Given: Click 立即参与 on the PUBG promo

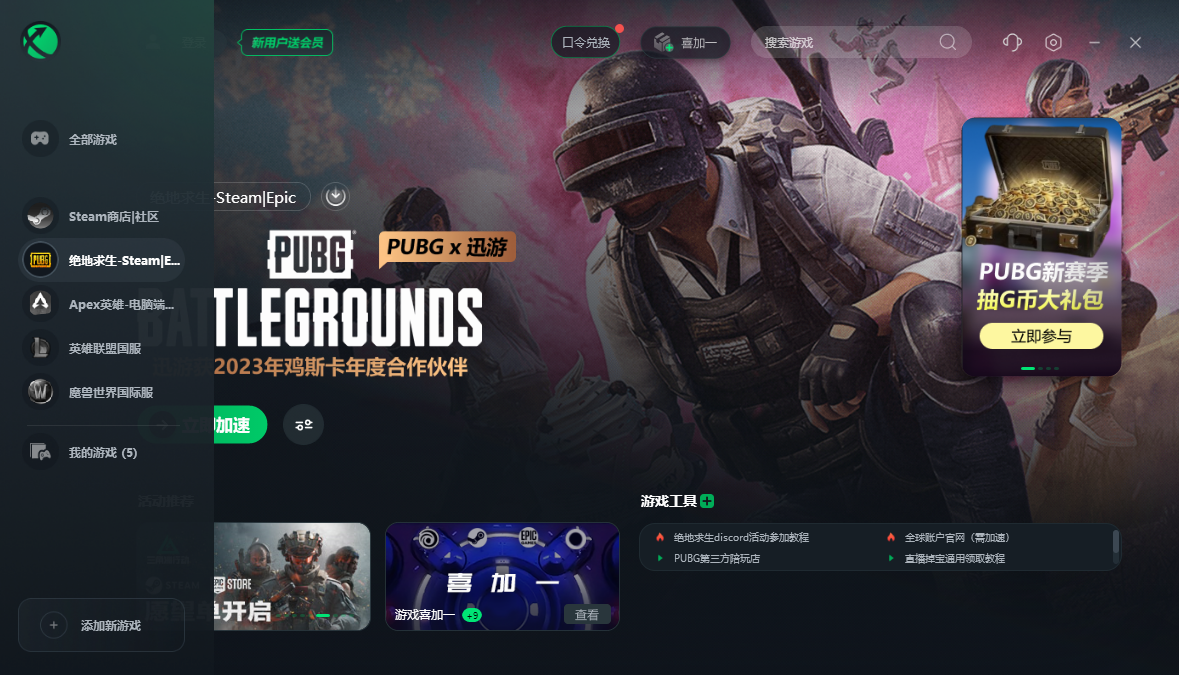Looking at the screenshot, I should [1041, 336].
